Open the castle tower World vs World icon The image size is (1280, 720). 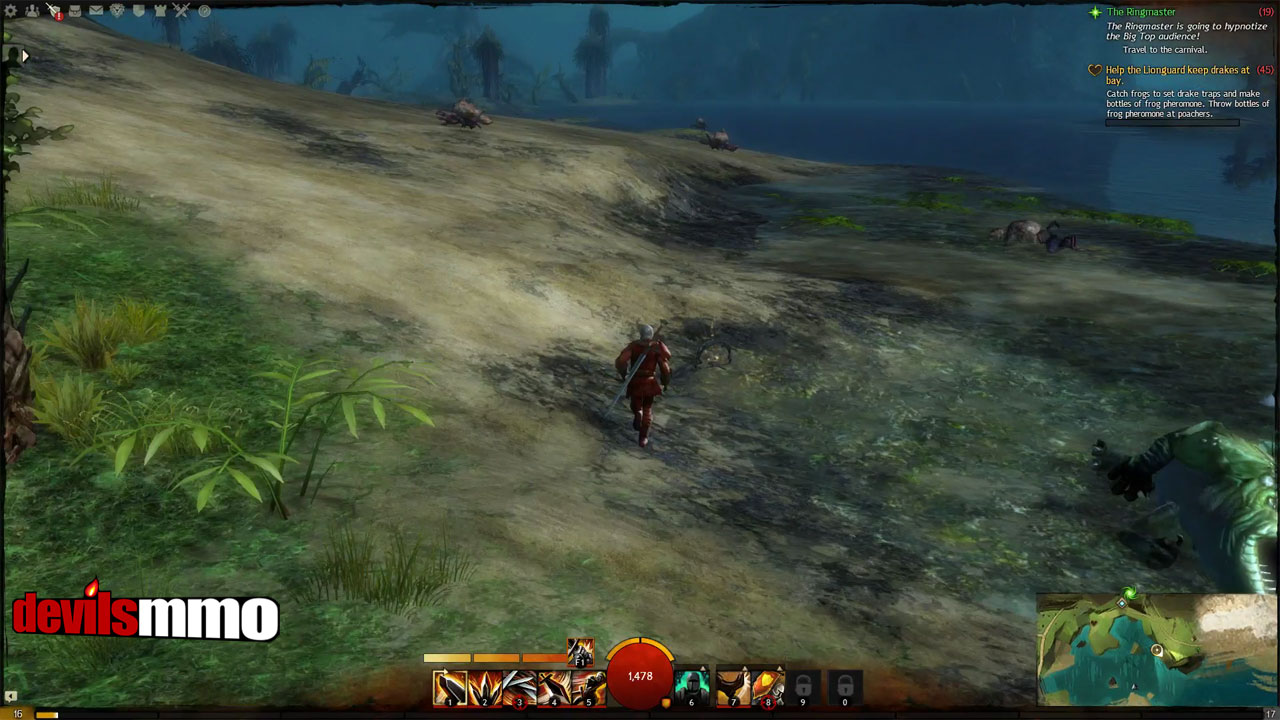click(x=159, y=11)
